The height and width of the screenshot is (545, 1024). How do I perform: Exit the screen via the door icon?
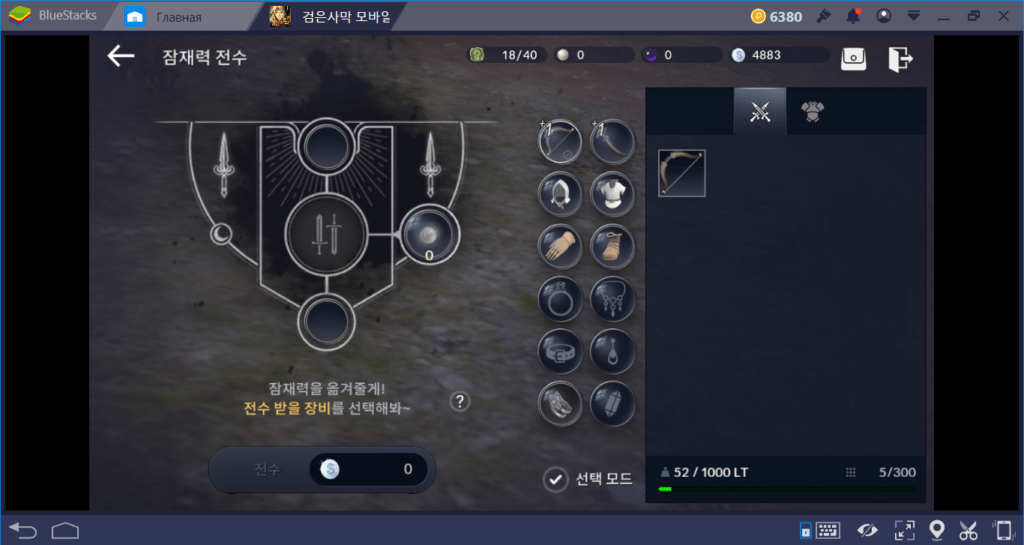coord(899,58)
